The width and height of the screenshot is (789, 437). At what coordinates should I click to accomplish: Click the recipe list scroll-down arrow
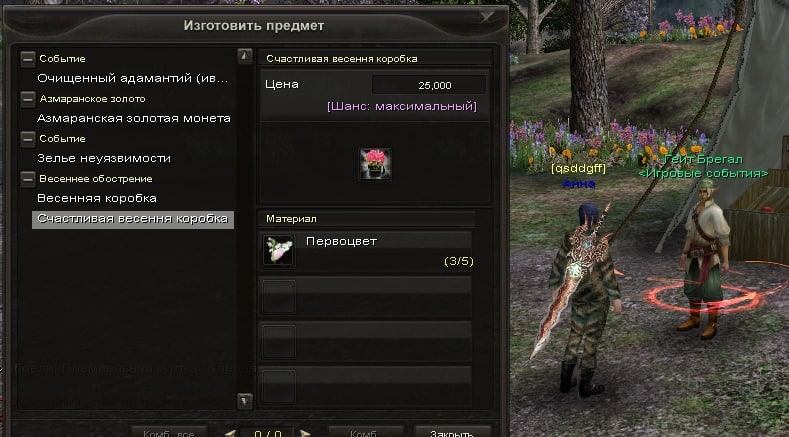[244, 400]
